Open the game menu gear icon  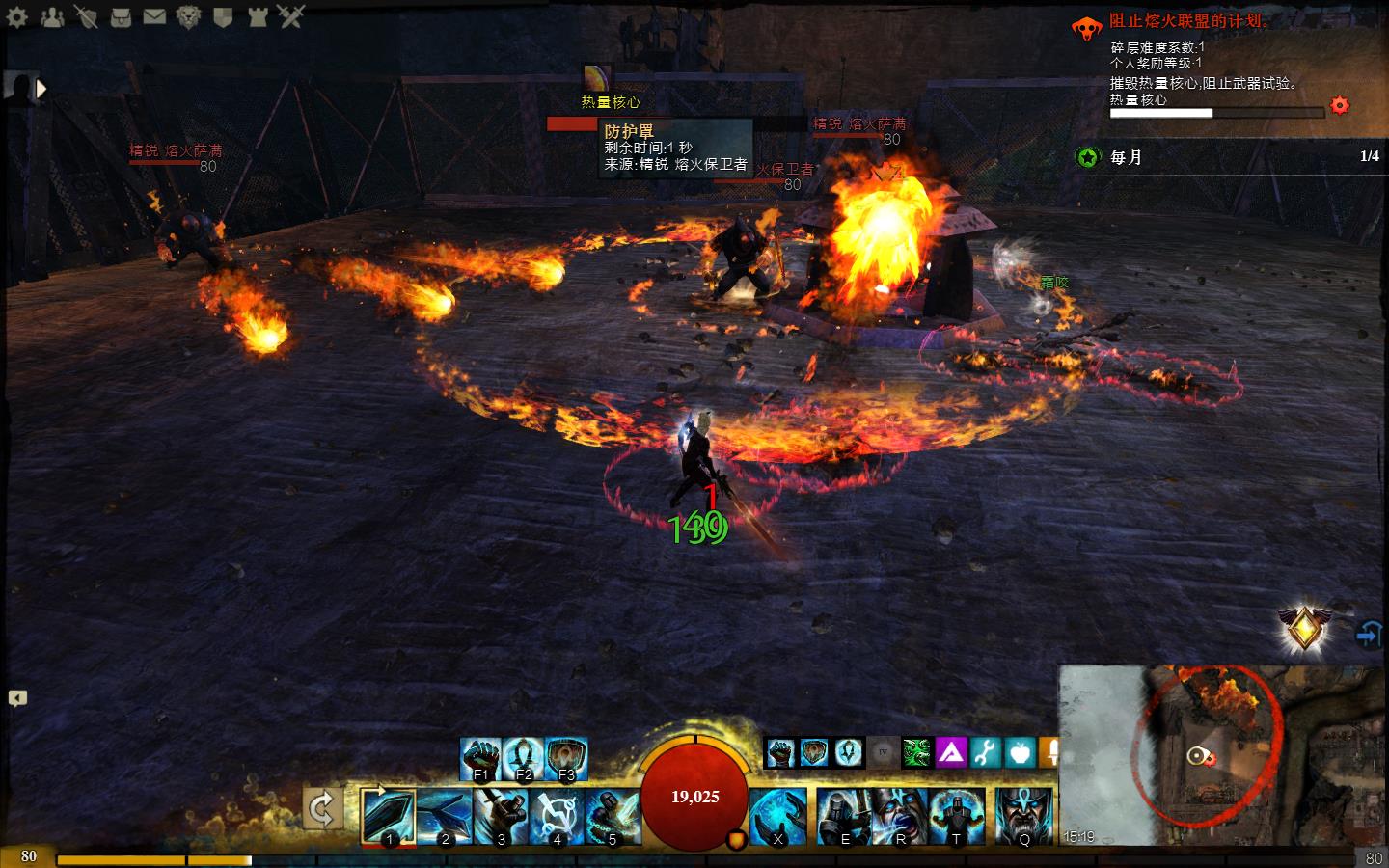17,15
